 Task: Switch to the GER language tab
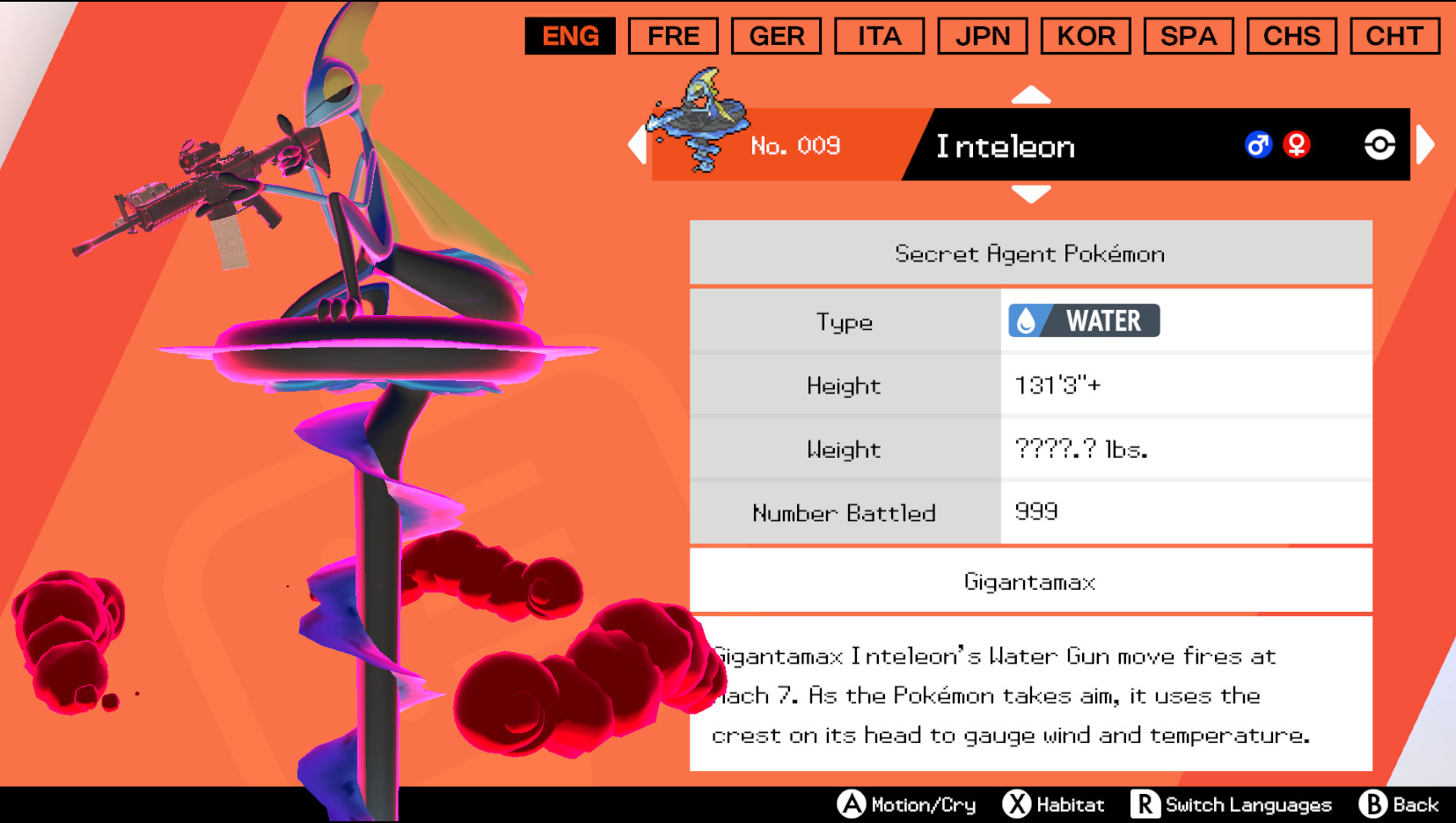(776, 36)
